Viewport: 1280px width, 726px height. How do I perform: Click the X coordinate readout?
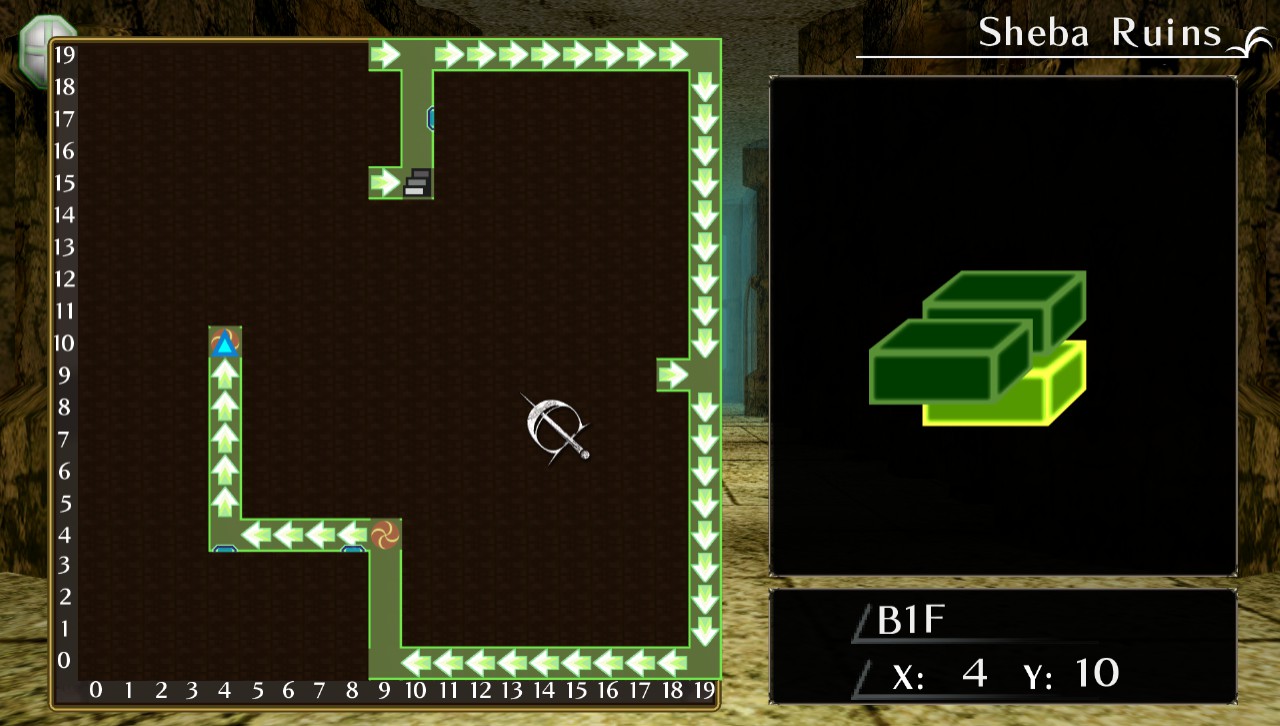pyautogui.click(x=940, y=674)
